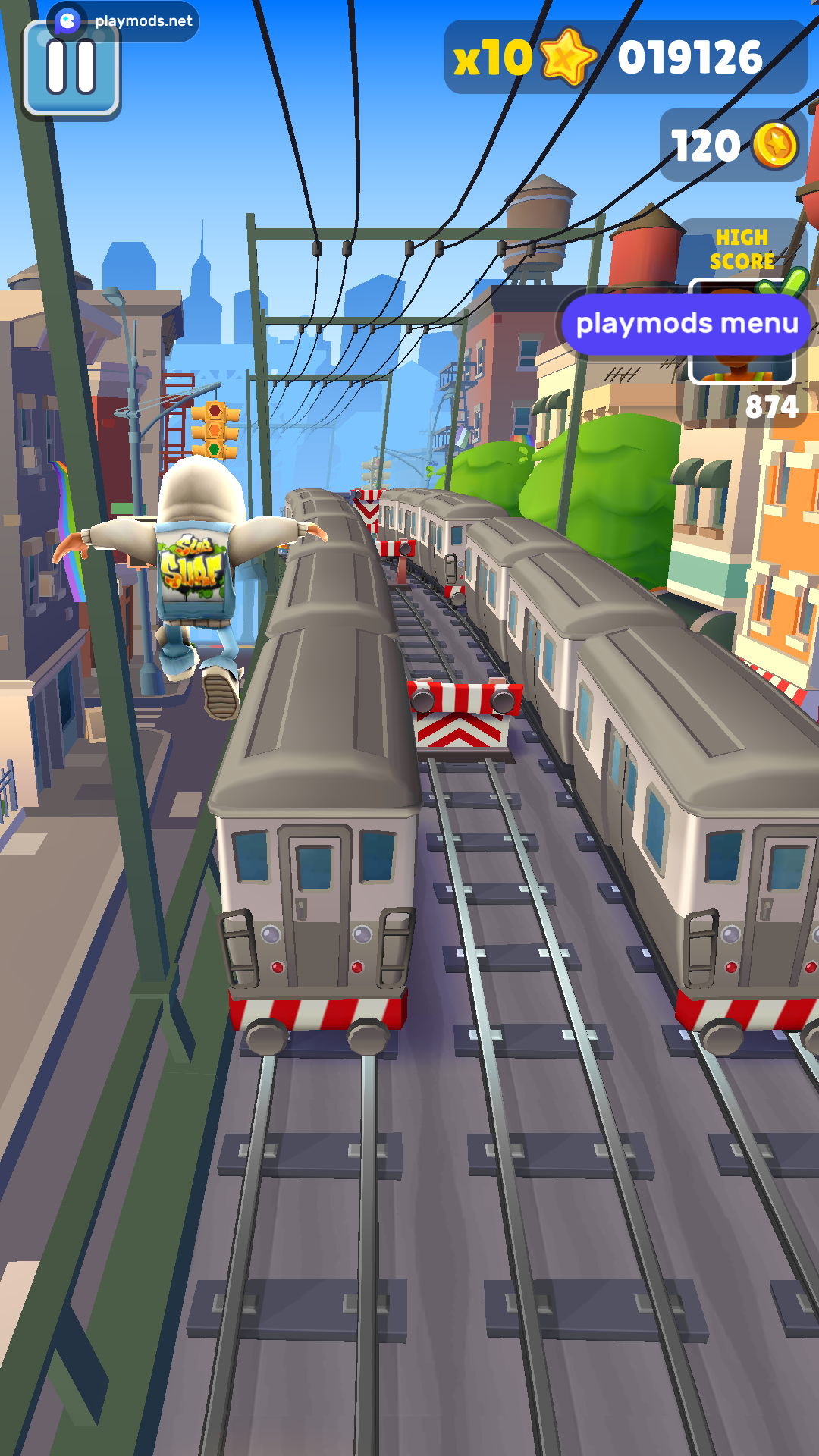Screen dimensions: 819x1456
Task: Pause the game with the pause button
Action: coord(71,72)
